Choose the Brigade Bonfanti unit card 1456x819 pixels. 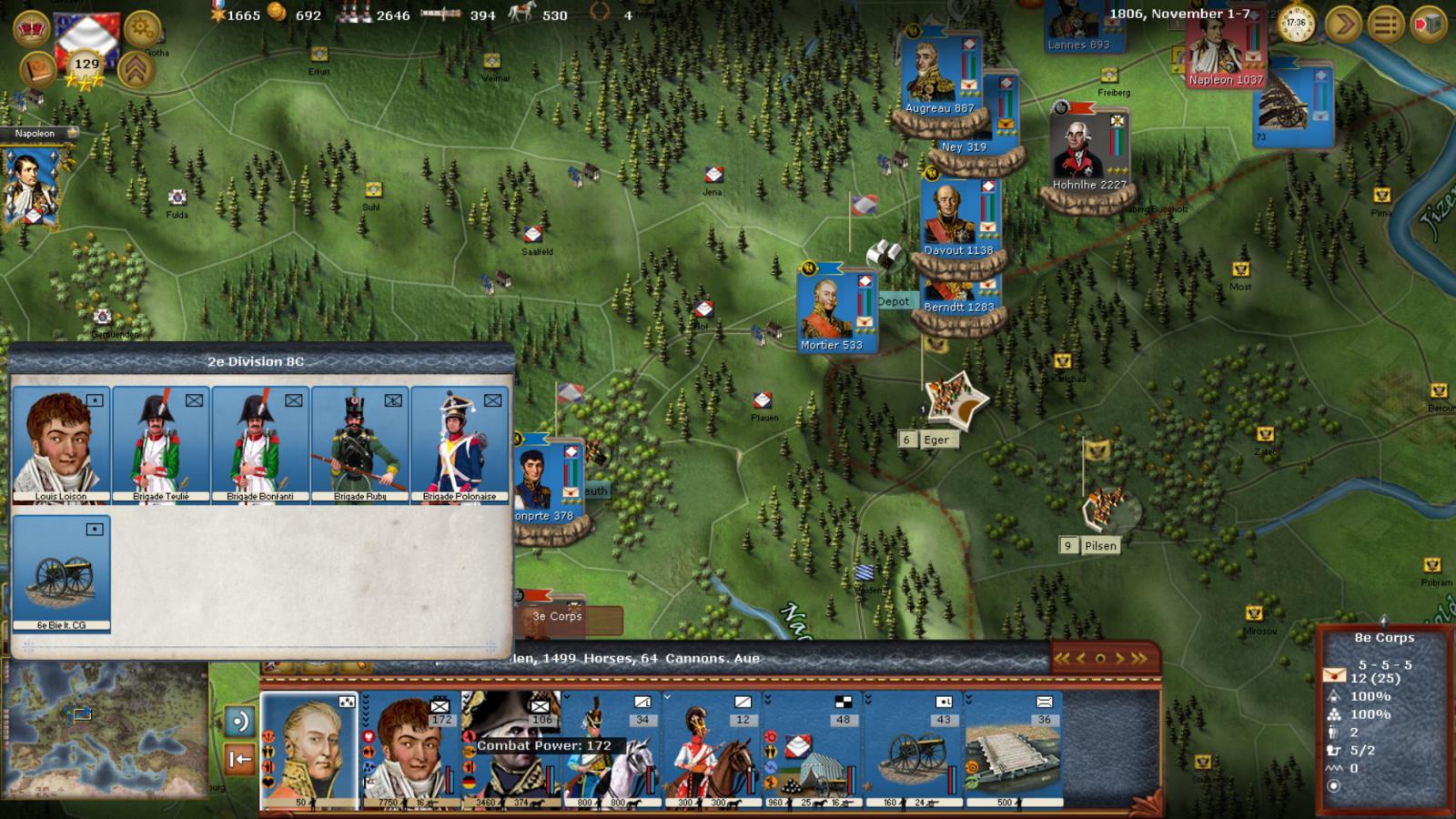click(260, 445)
